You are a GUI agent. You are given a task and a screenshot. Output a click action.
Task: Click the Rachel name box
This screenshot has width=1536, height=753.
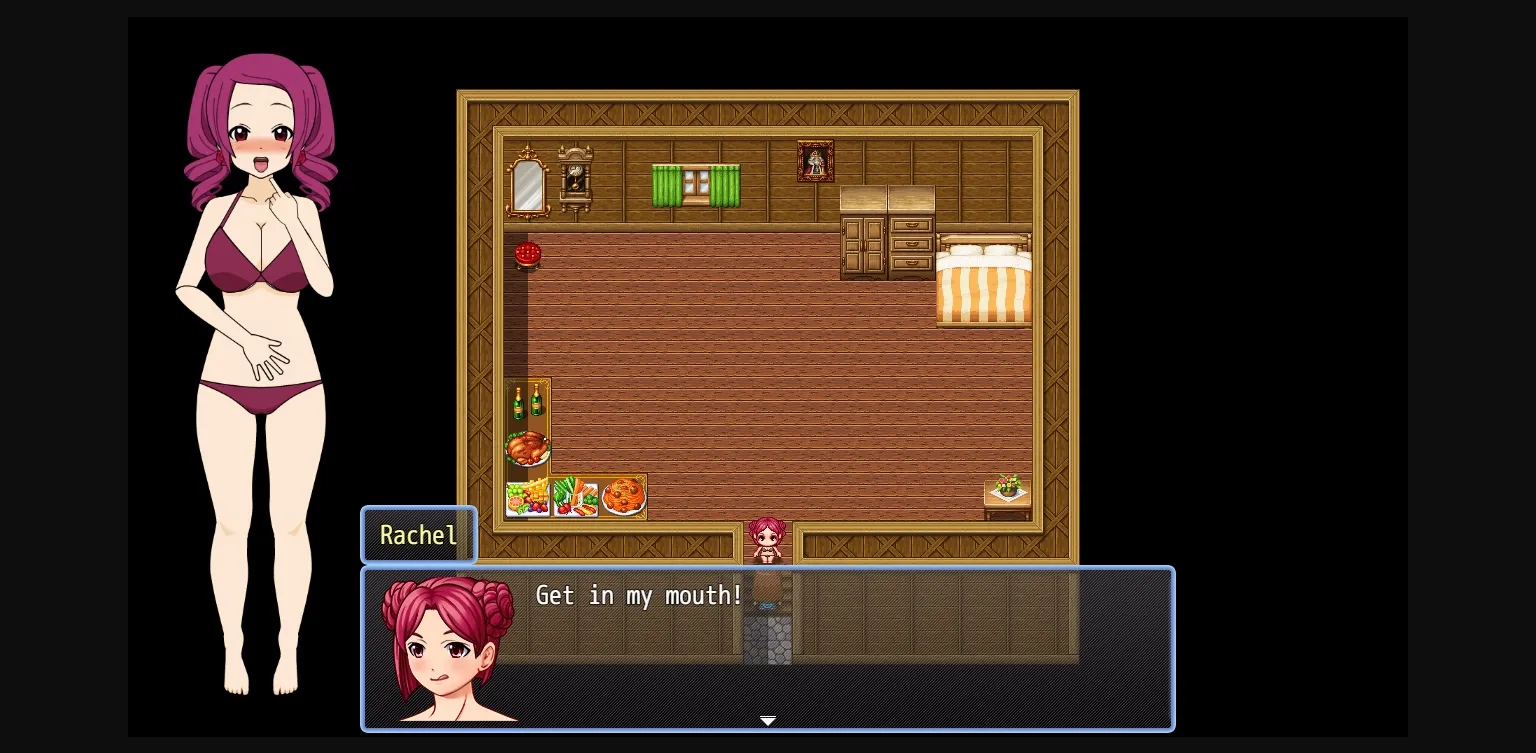coord(418,535)
